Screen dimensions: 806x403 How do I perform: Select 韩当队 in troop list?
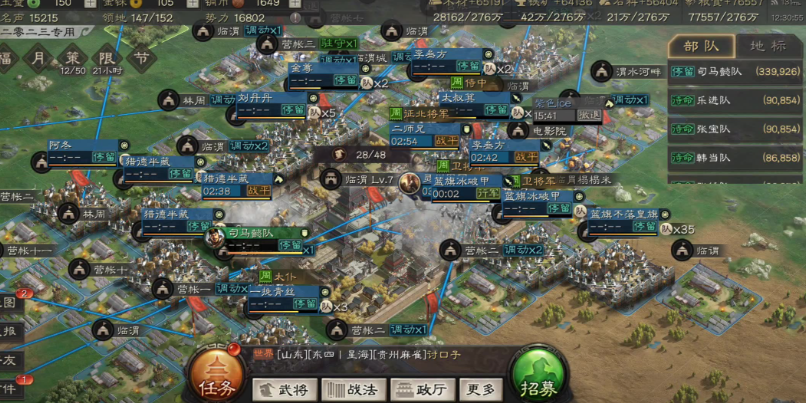[x=735, y=158]
